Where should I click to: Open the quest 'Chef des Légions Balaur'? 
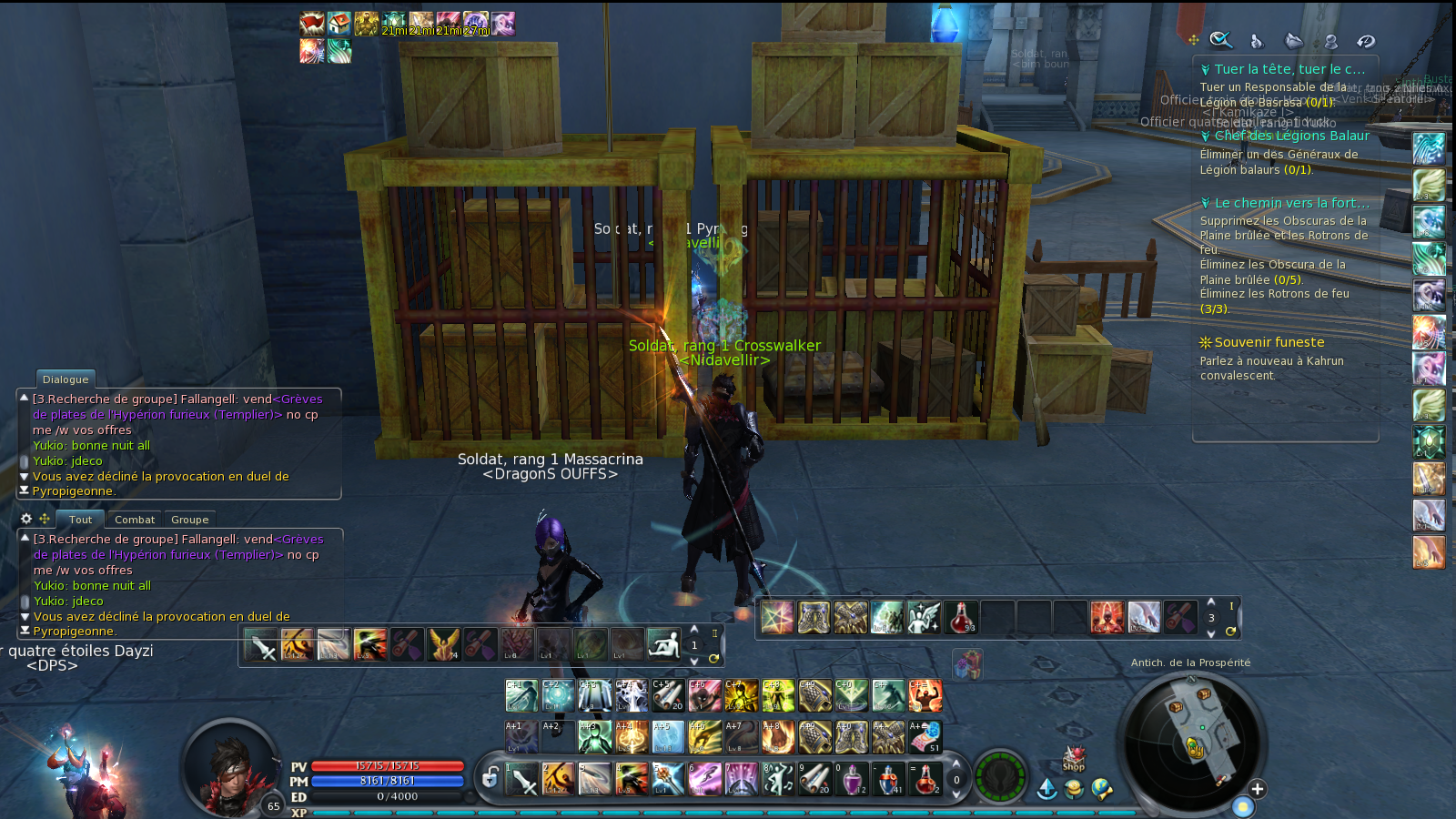coord(1290,136)
